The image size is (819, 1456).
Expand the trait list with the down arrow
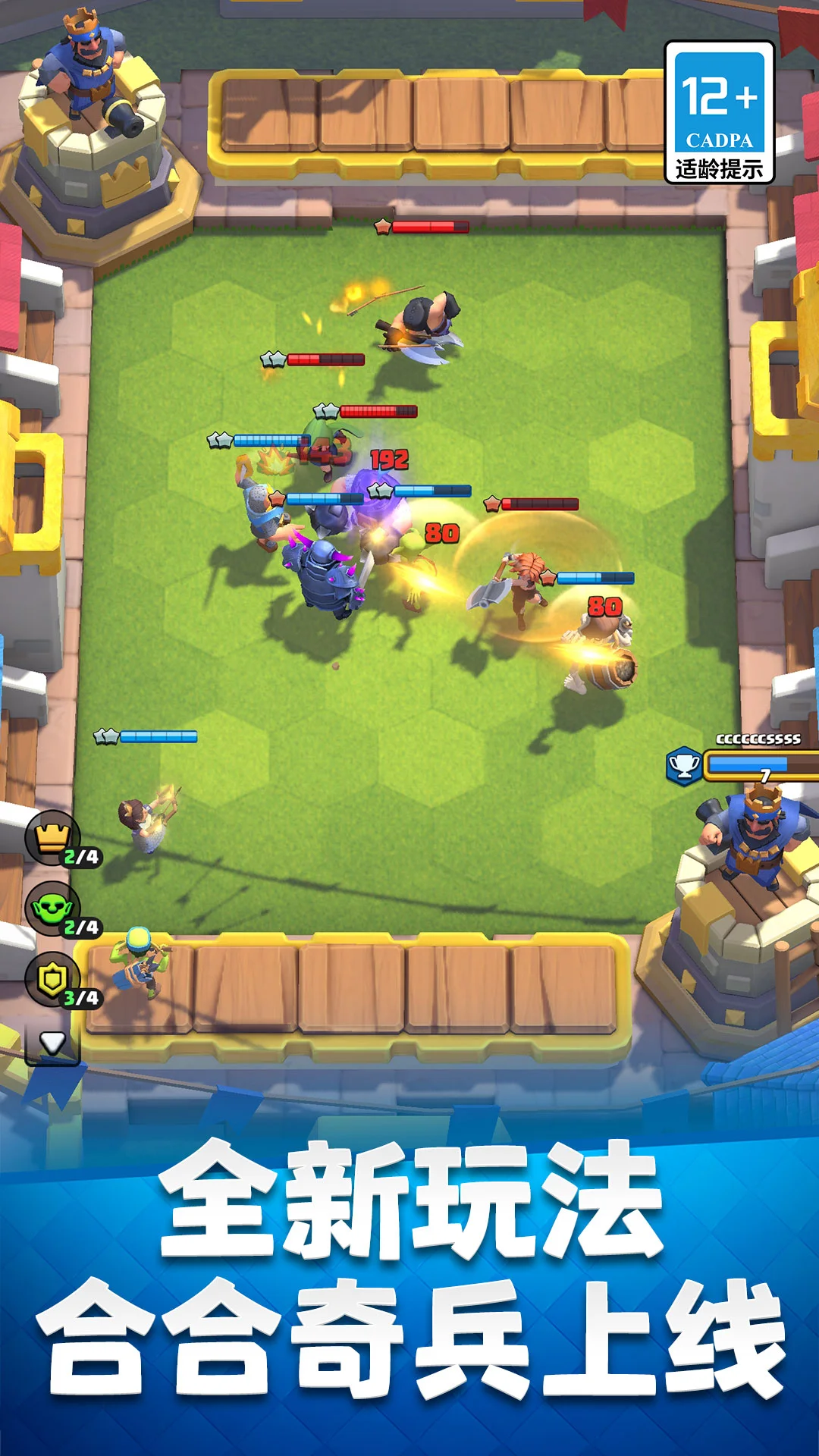point(52,1043)
